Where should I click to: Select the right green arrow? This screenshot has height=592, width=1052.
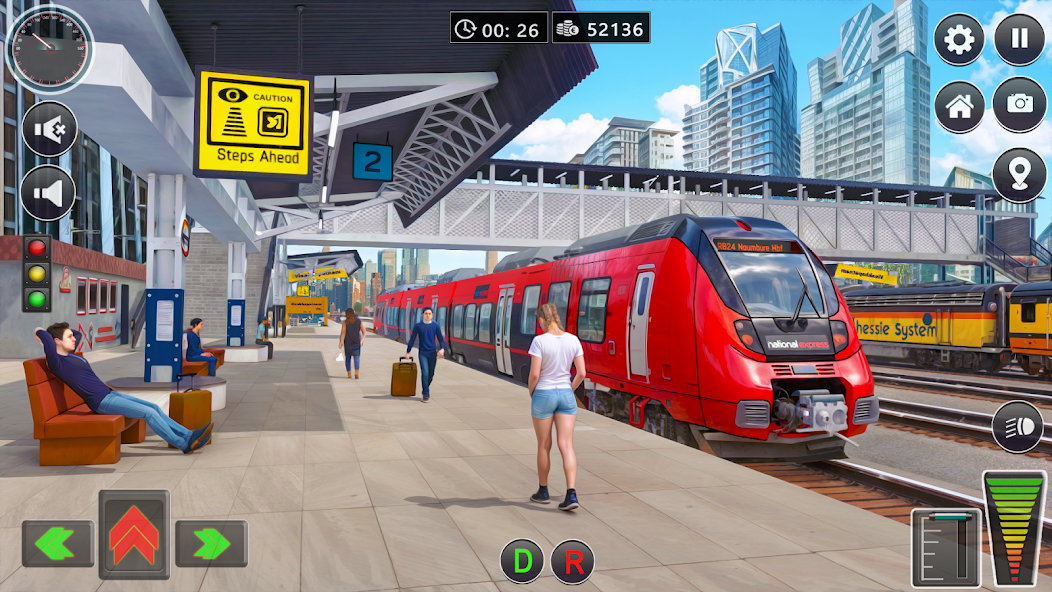coord(211,543)
